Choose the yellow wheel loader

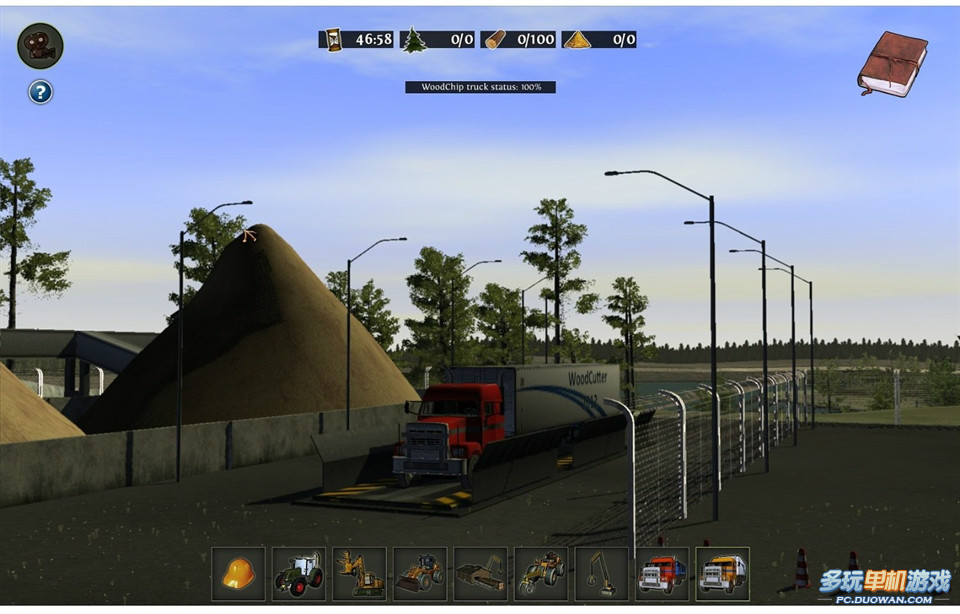tap(420, 573)
